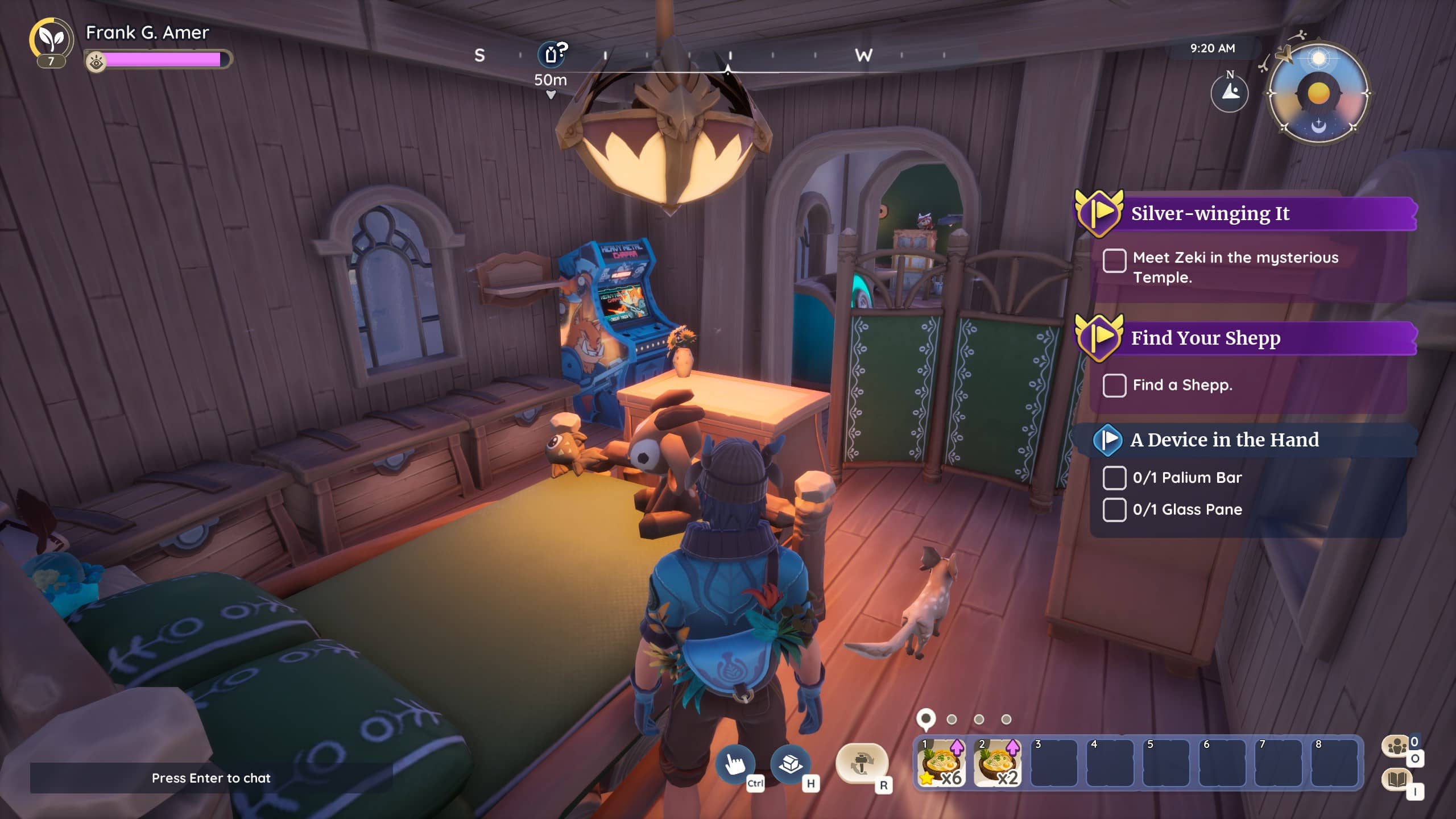Activate the chat box input
1456x819 pixels.
coord(211,778)
